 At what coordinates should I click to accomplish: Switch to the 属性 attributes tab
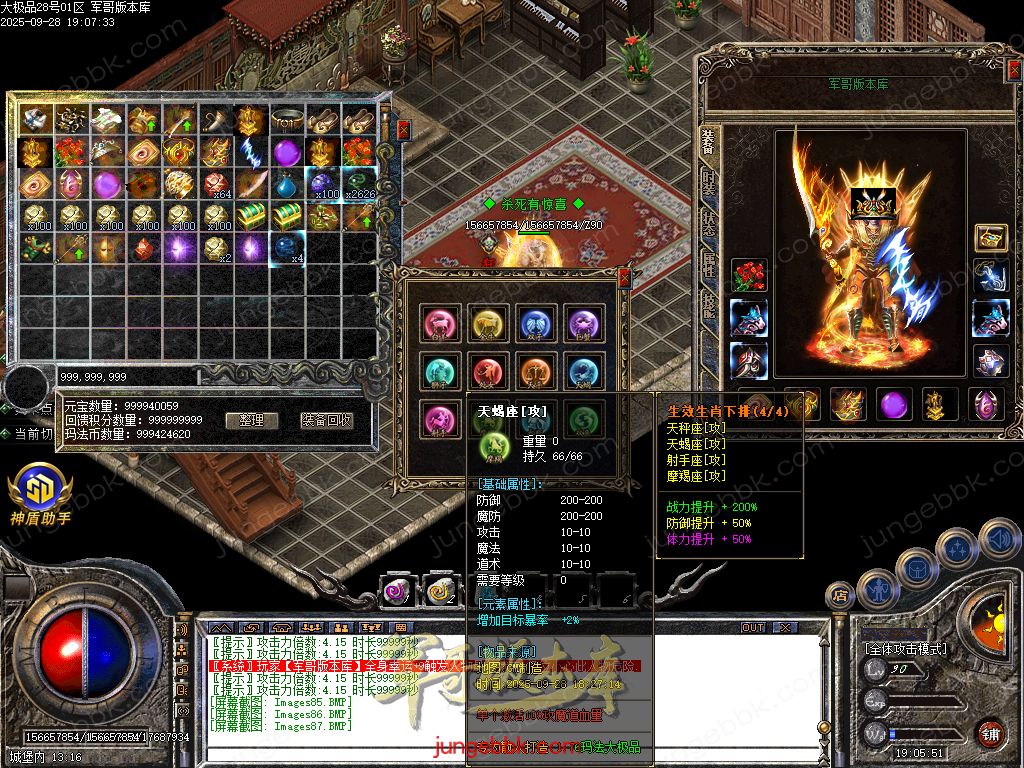point(708,264)
